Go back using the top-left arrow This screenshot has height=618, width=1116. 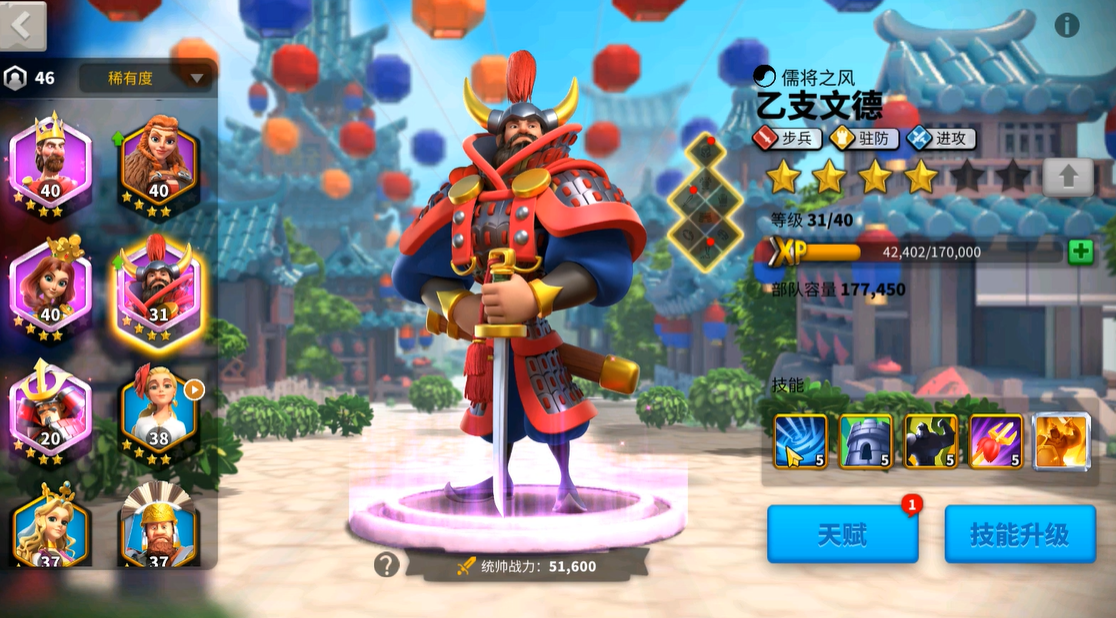coord(23,25)
